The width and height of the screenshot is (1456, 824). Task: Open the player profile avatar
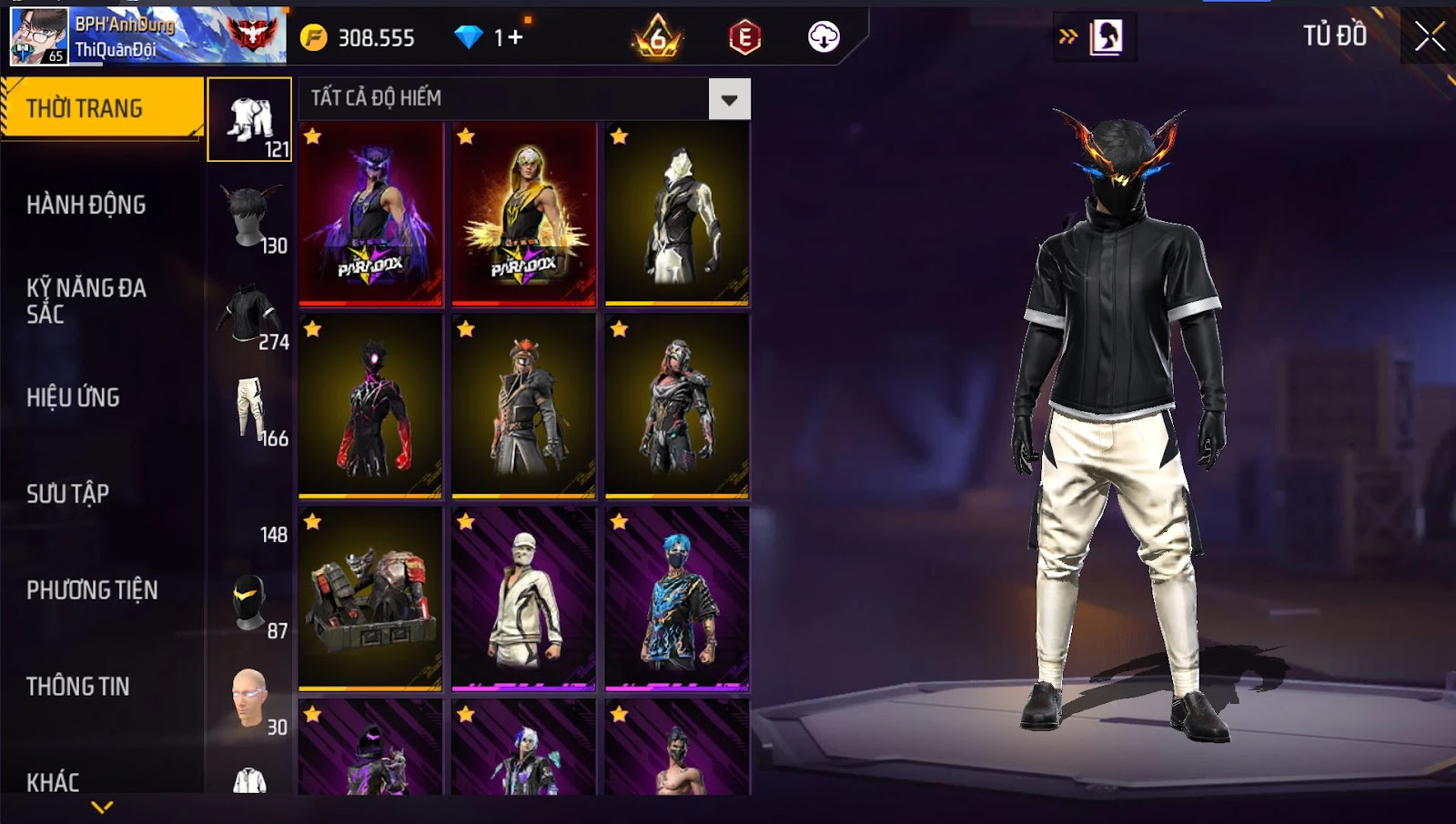coord(39,36)
